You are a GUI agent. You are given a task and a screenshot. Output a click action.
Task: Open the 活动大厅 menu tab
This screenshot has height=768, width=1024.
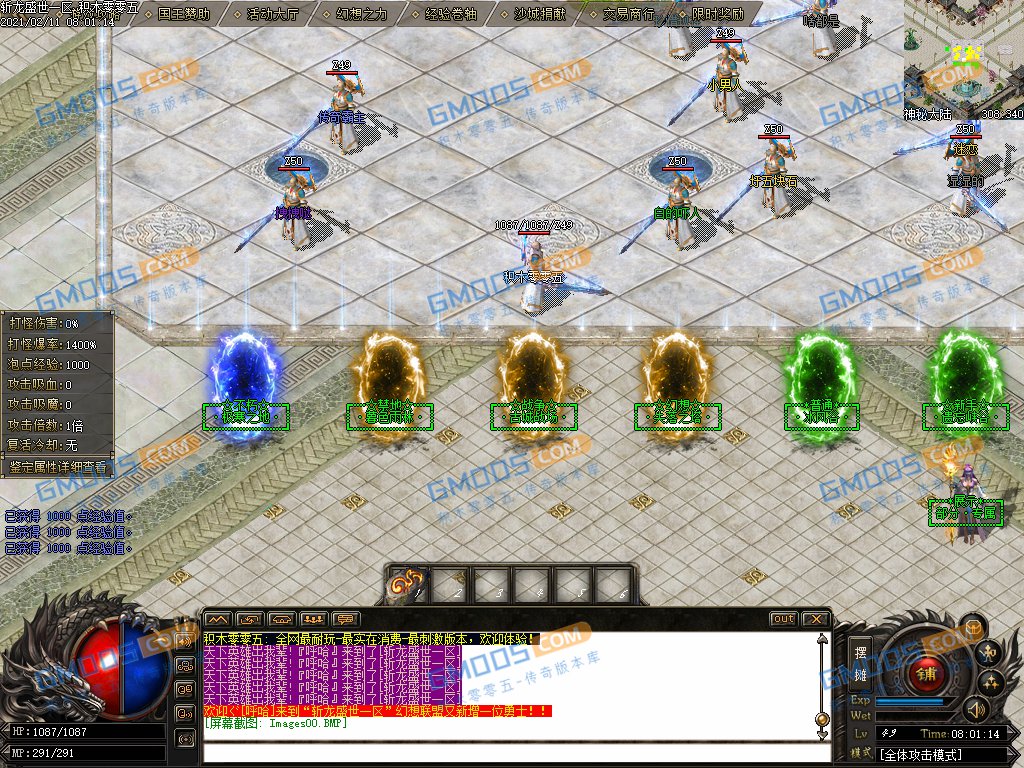(273, 14)
